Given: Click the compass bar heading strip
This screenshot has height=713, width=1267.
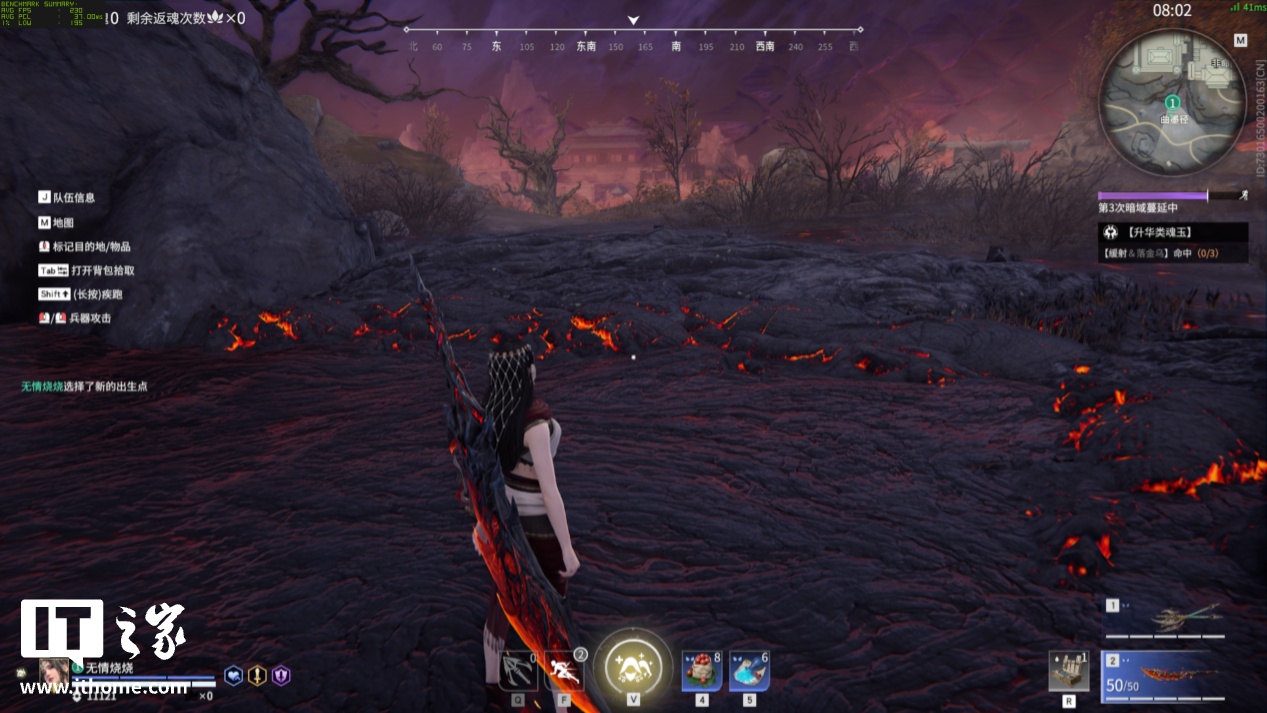Looking at the screenshot, I should click(633, 40).
